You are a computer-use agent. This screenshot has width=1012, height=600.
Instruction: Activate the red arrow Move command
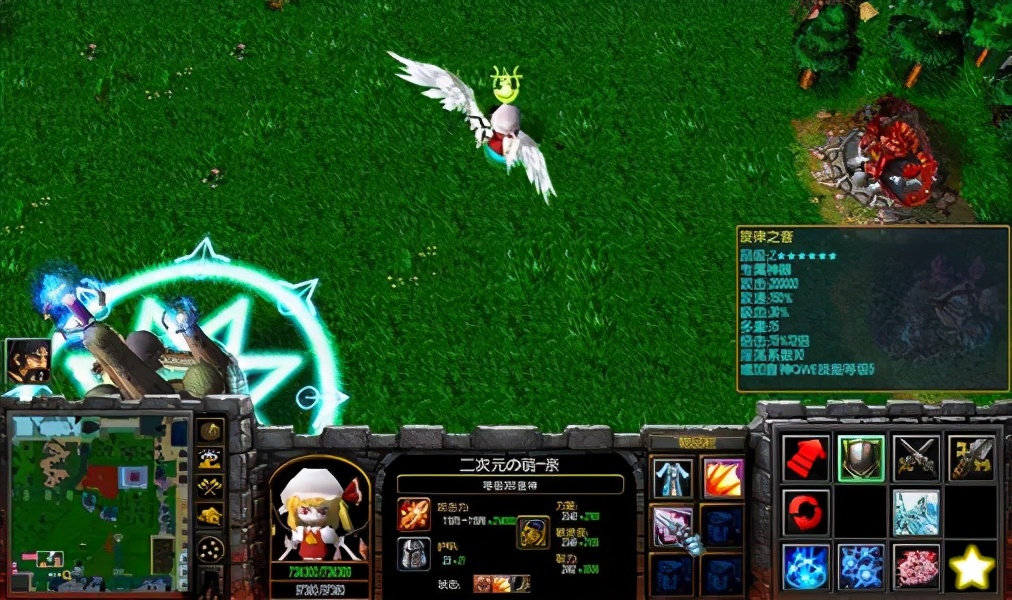pyautogui.click(x=806, y=458)
